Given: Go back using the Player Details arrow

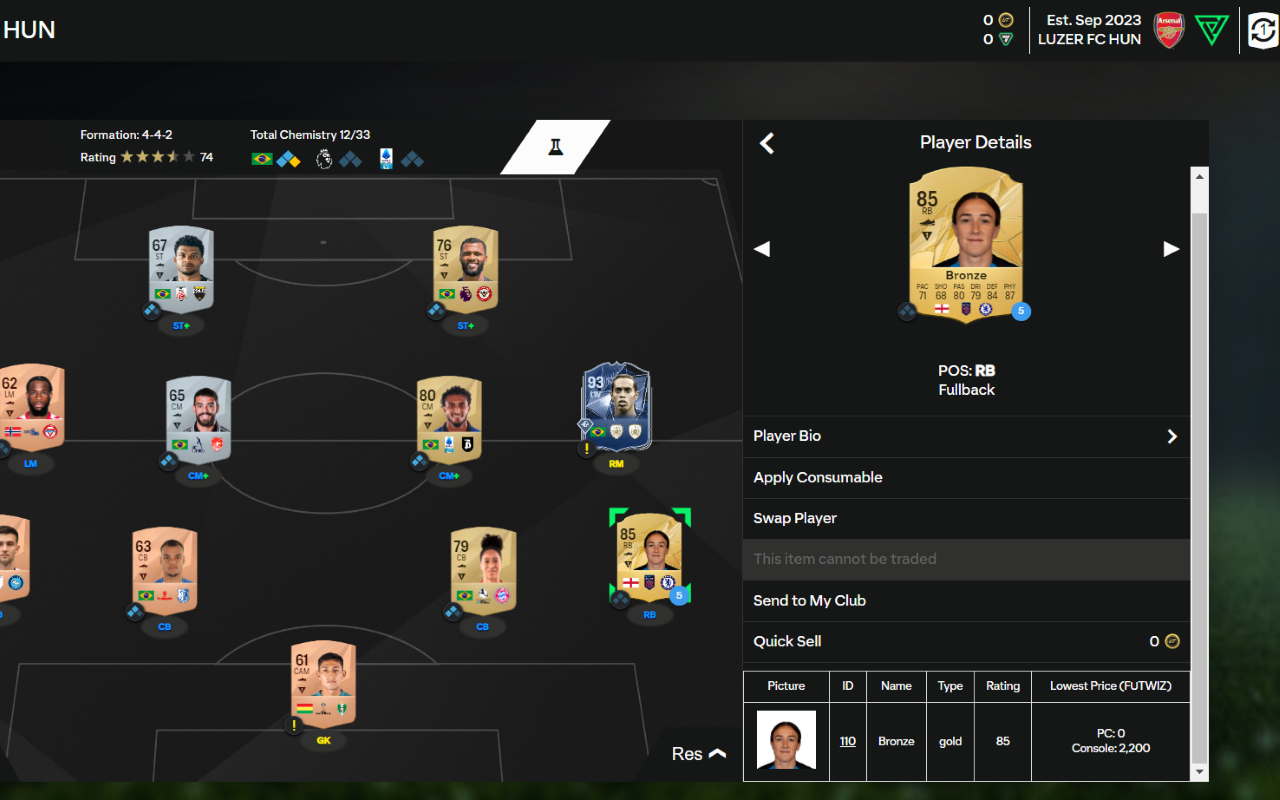Looking at the screenshot, I should click(766, 143).
